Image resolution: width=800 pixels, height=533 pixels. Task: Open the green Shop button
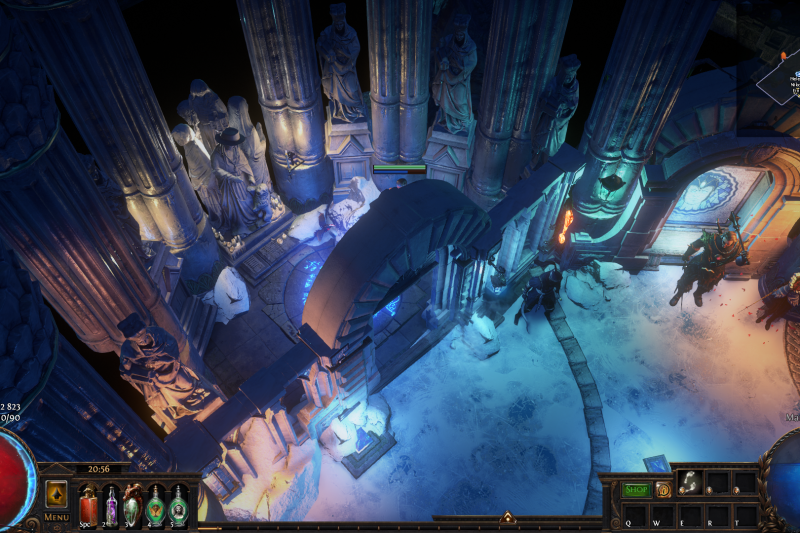click(637, 490)
